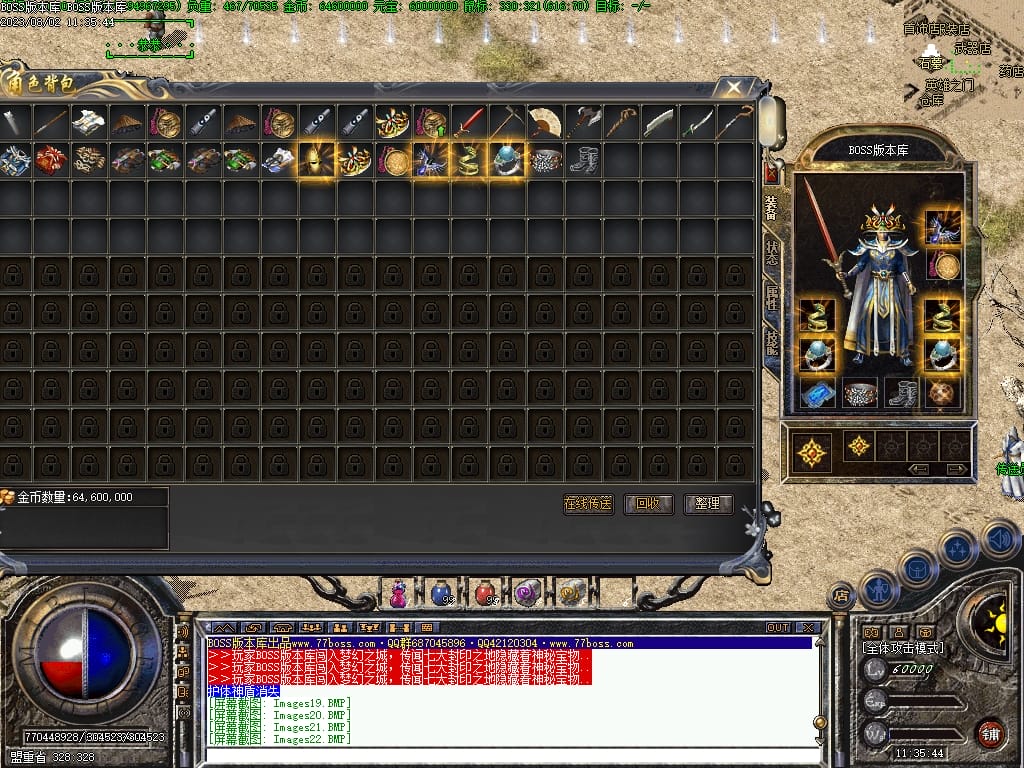Select the red sword item in backpack
Viewport: 1024px width, 768px height.
[x=468, y=122]
